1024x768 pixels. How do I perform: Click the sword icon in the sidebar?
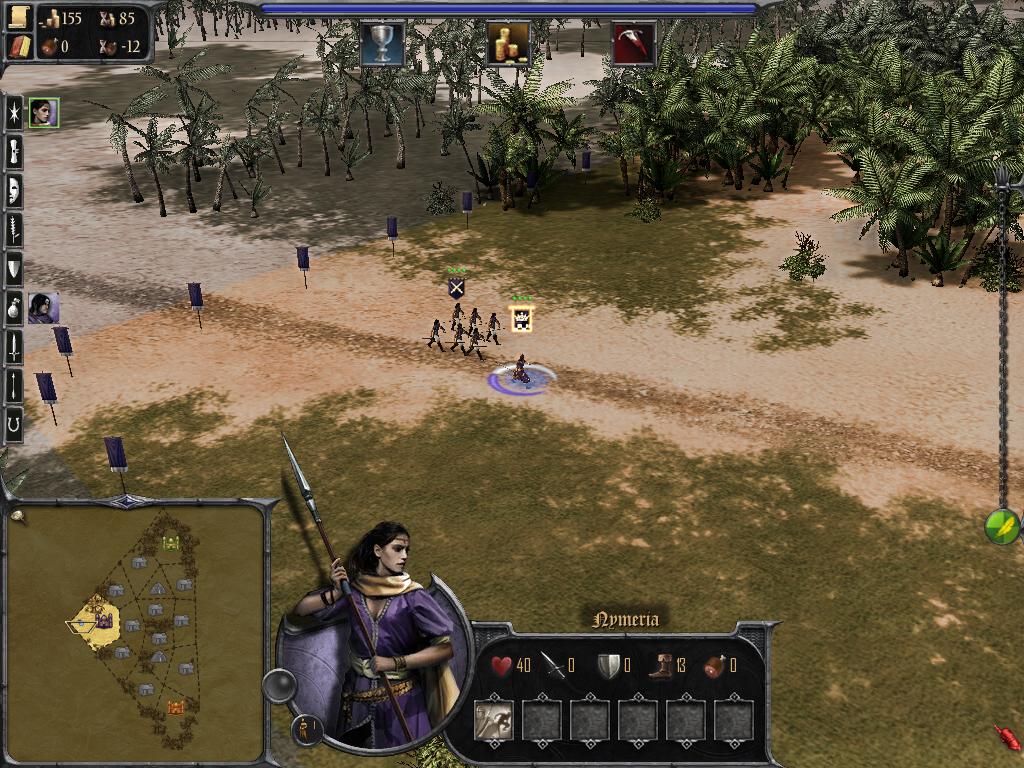coord(14,346)
